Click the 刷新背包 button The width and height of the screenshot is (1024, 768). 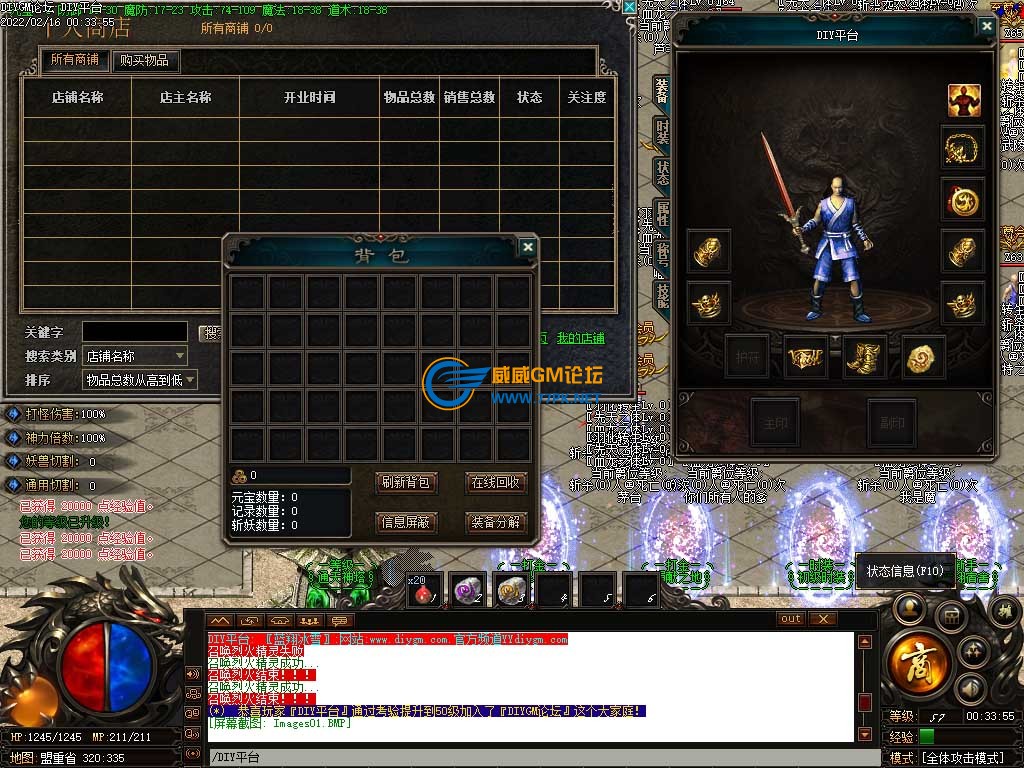pyautogui.click(x=406, y=482)
